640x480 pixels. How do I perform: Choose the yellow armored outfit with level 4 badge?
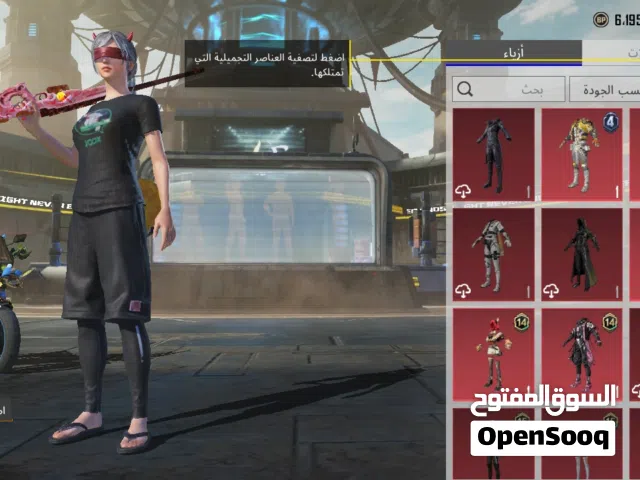point(581,152)
